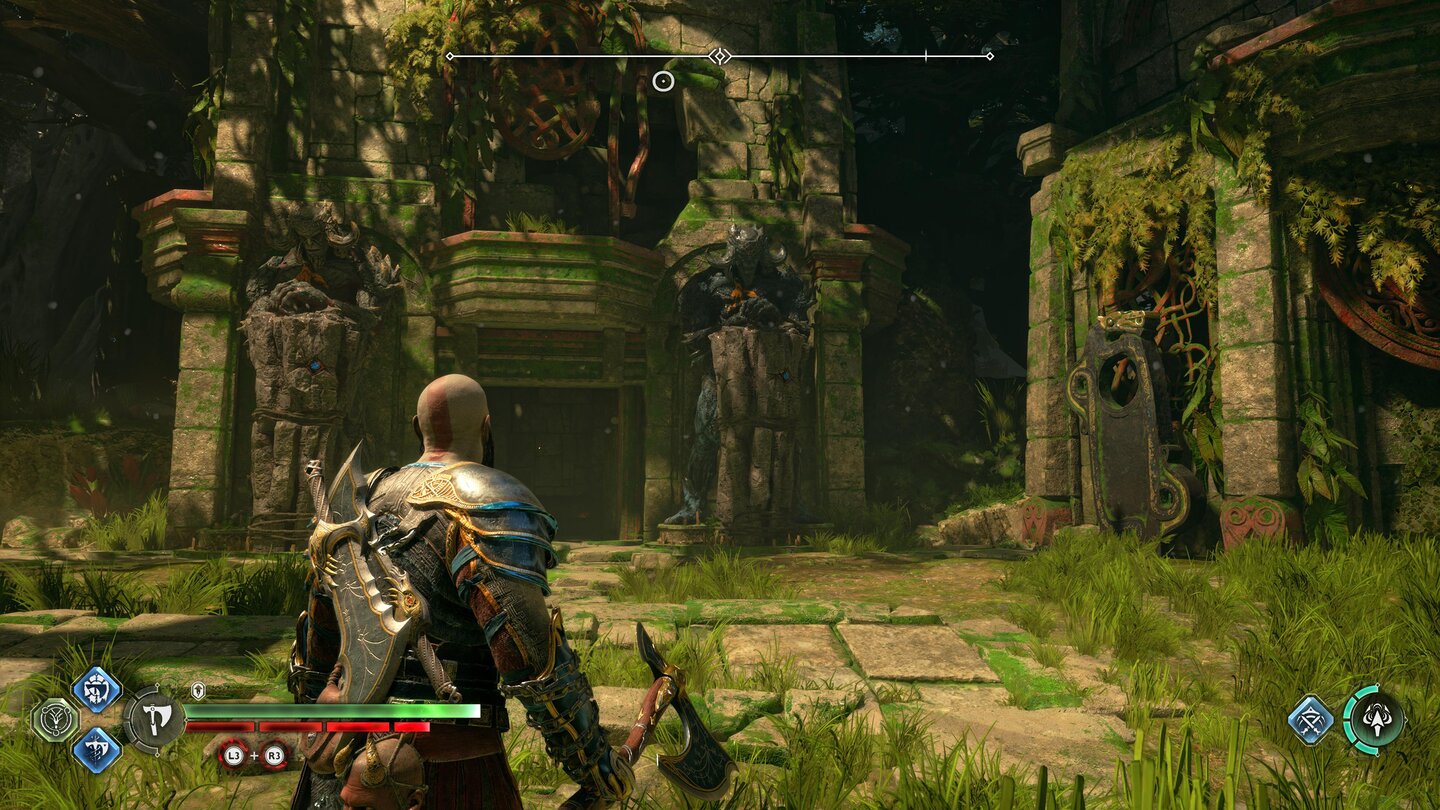
Task: Select Atreus's blue runic skill icon bottom right
Action: [x=1310, y=720]
